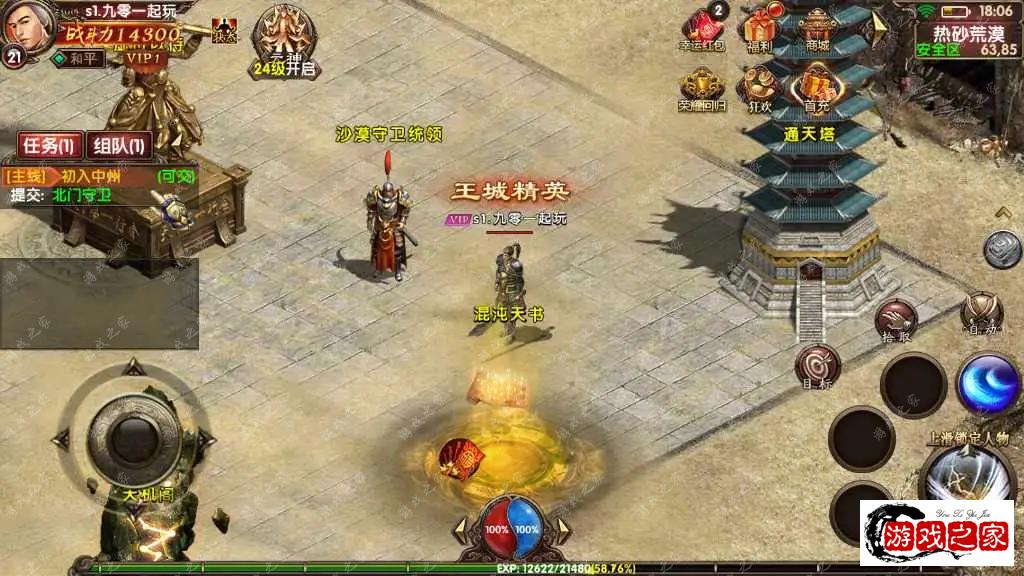The width and height of the screenshot is (1024, 576).
Task: Toggle the 自动 auto-combat button
Action: [x=980, y=314]
